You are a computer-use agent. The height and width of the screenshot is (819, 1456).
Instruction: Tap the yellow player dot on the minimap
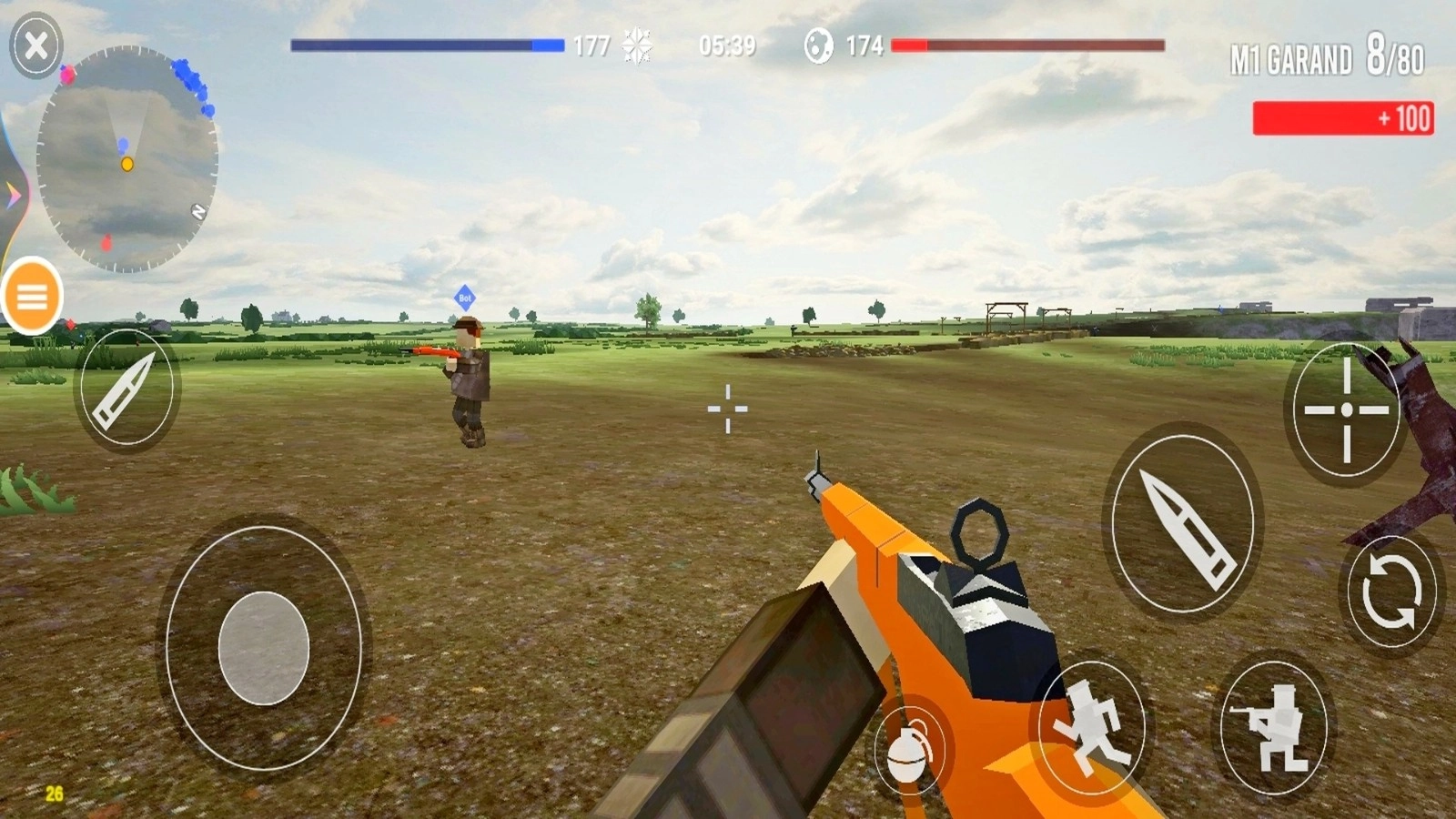[x=127, y=165]
